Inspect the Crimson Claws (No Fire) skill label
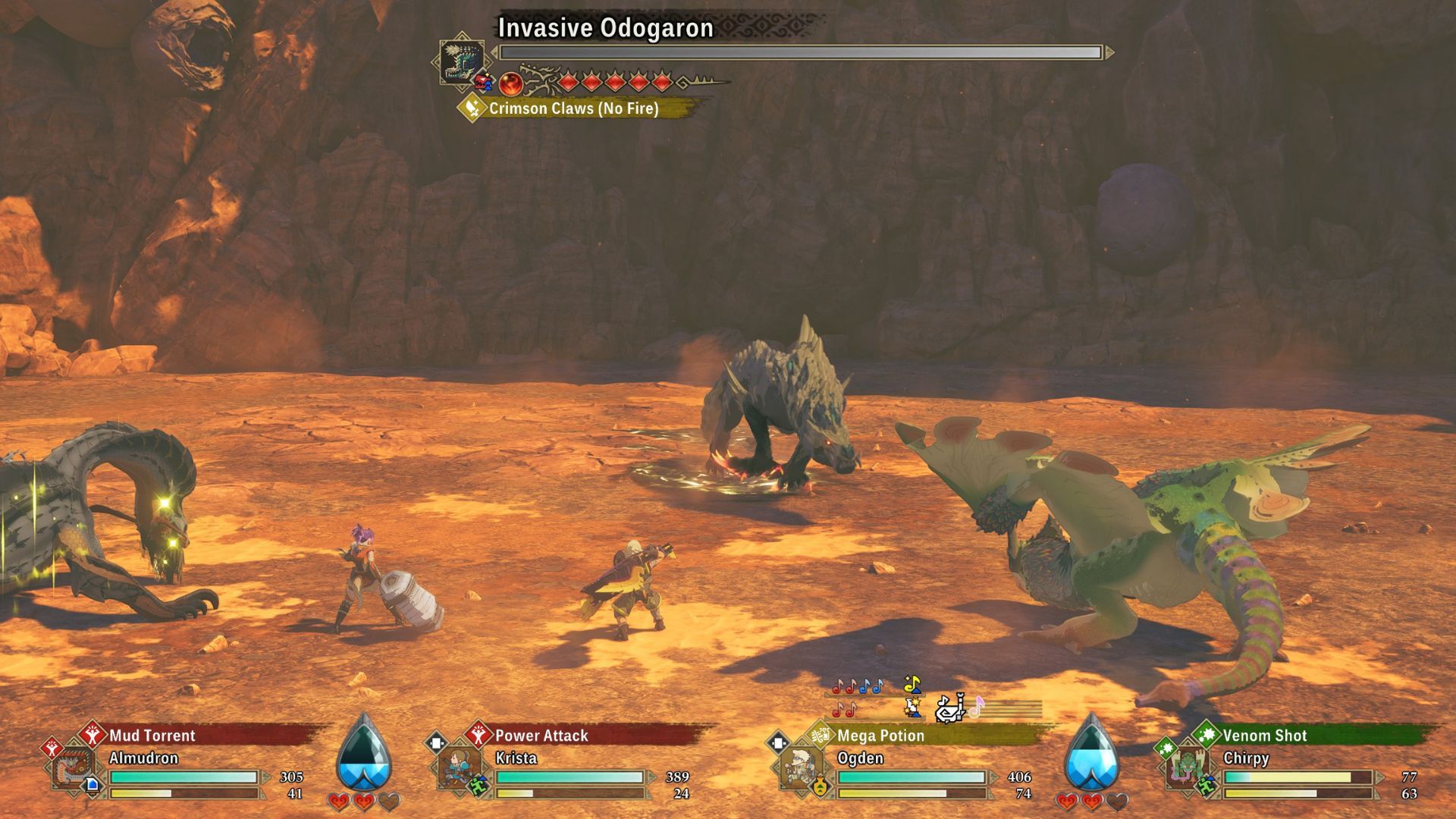Screen dimensions: 1456x819 click(573, 108)
